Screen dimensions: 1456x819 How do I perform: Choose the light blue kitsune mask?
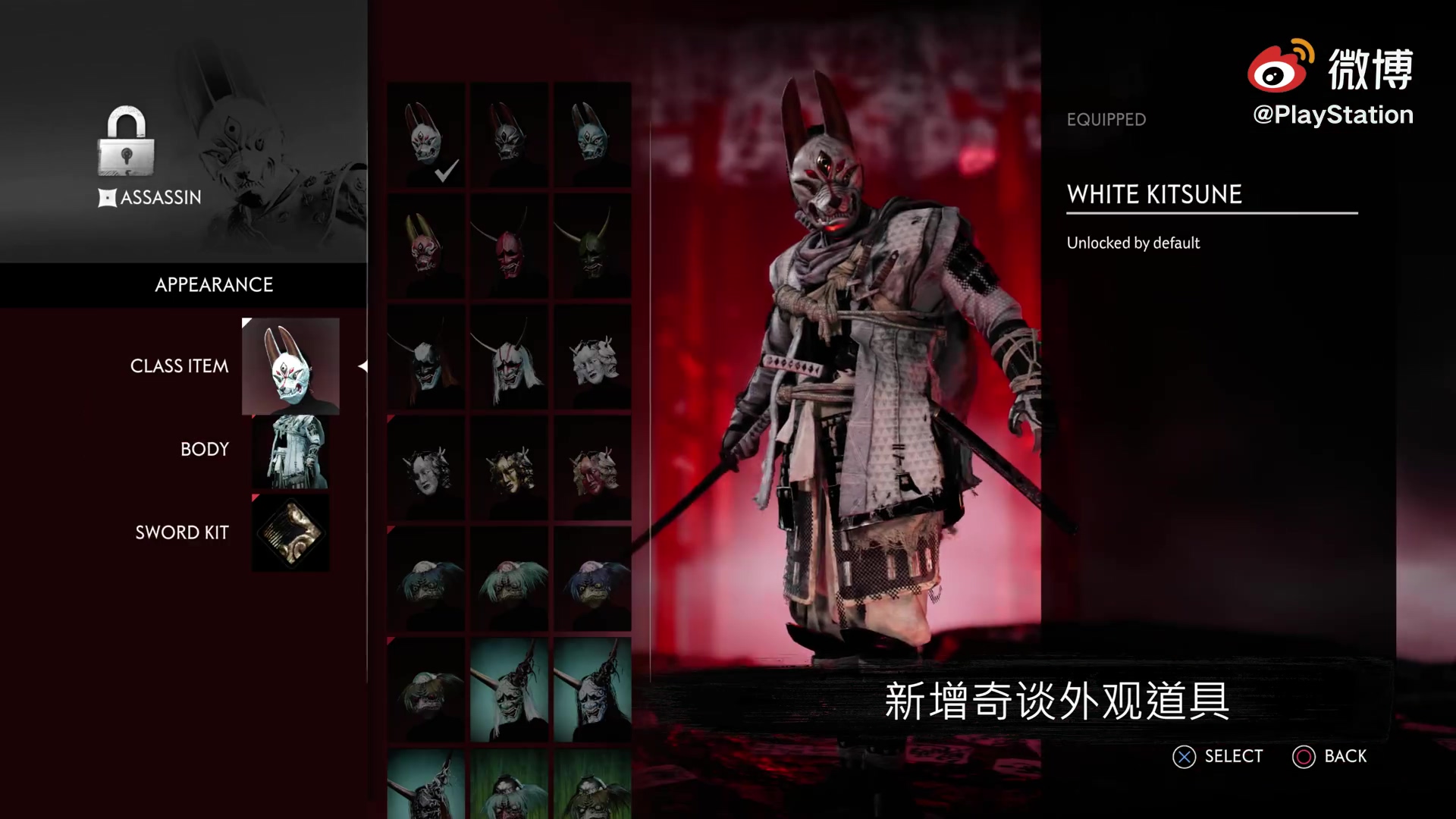tap(592, 136)
